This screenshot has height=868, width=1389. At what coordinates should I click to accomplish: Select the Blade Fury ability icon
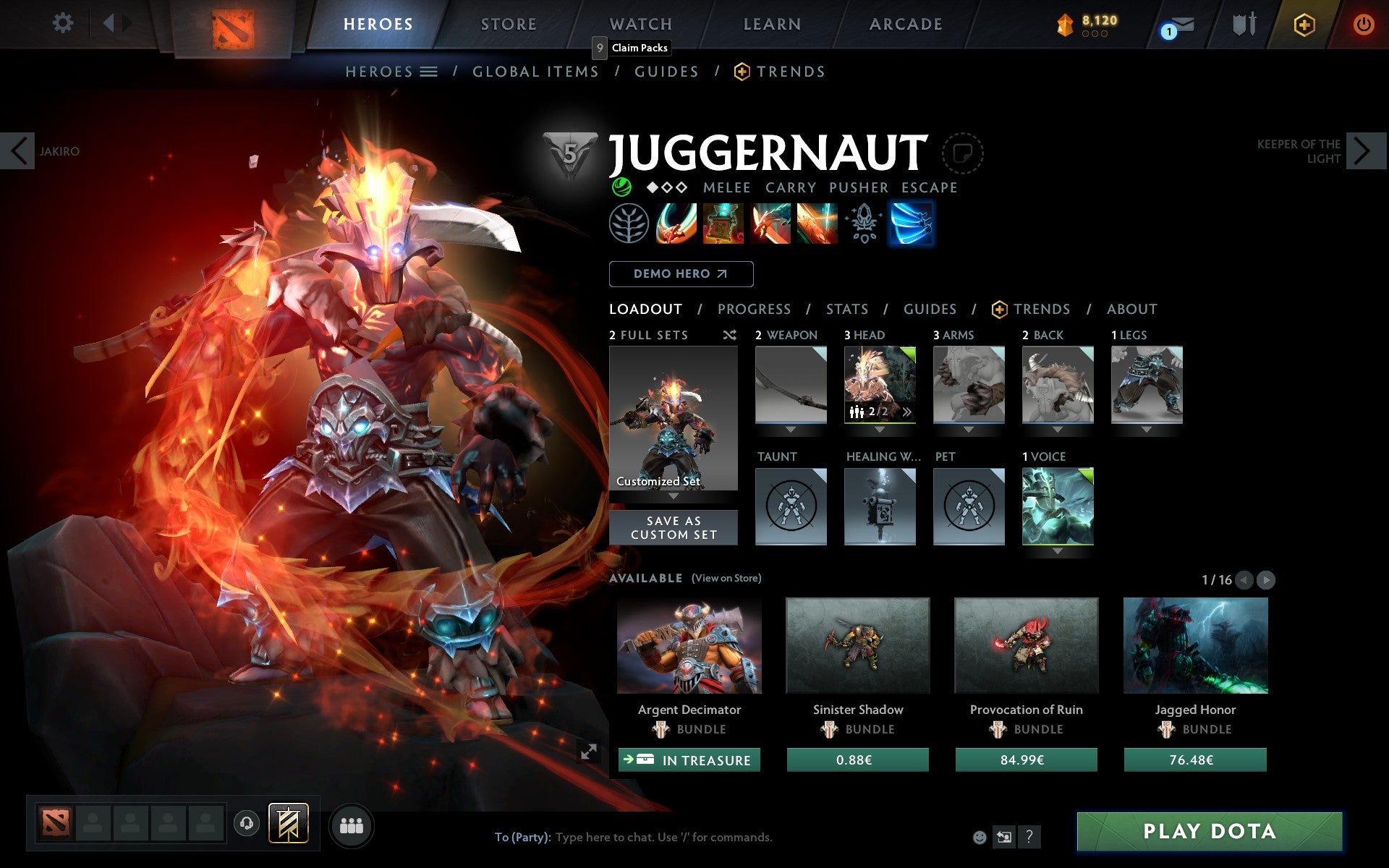[676, 224]
